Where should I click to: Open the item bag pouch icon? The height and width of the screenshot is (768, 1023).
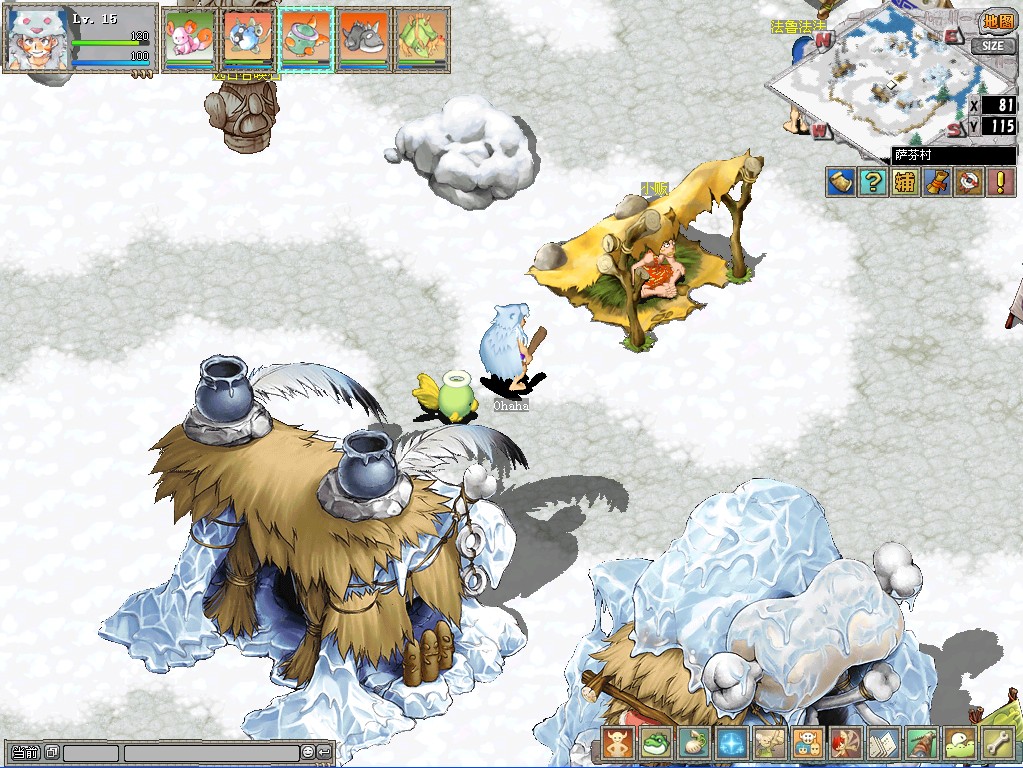pos(692,743)
